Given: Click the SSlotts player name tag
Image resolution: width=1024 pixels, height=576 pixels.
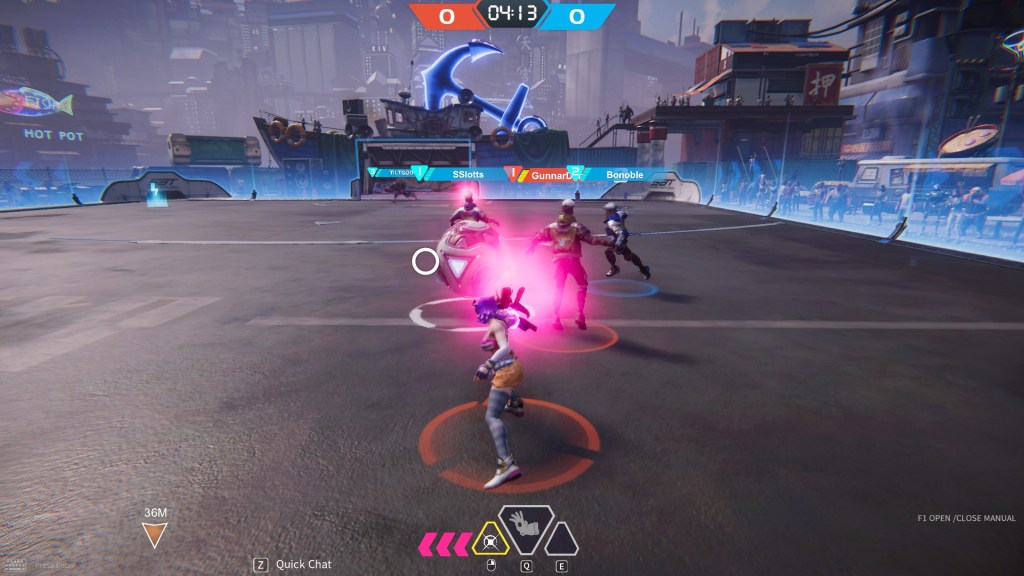Looking at the screenshot, I should [x=467, y=174].
